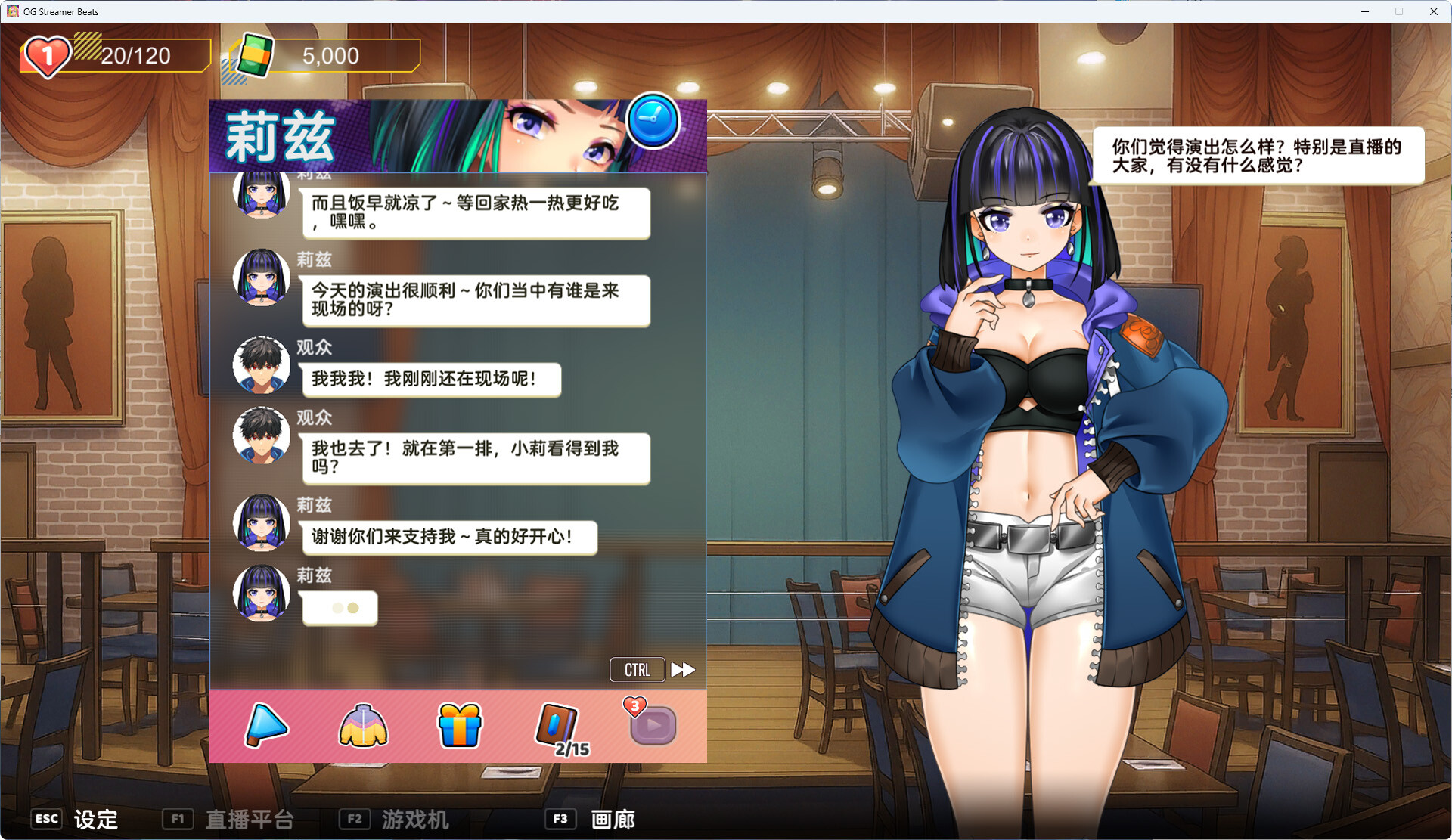Click the blue clock button

[653, 121]
